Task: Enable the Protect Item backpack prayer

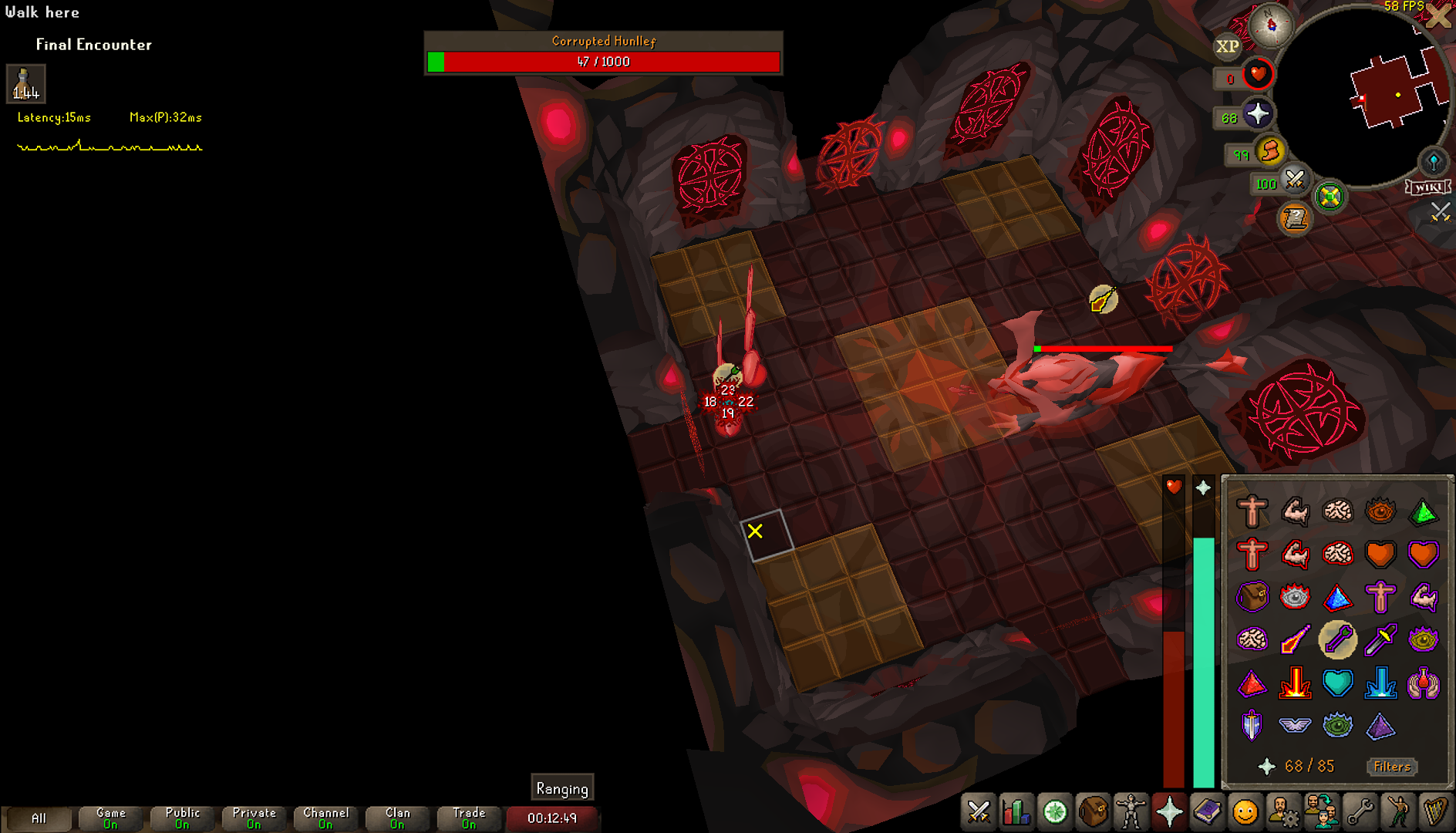Action: pos(1252,596)
